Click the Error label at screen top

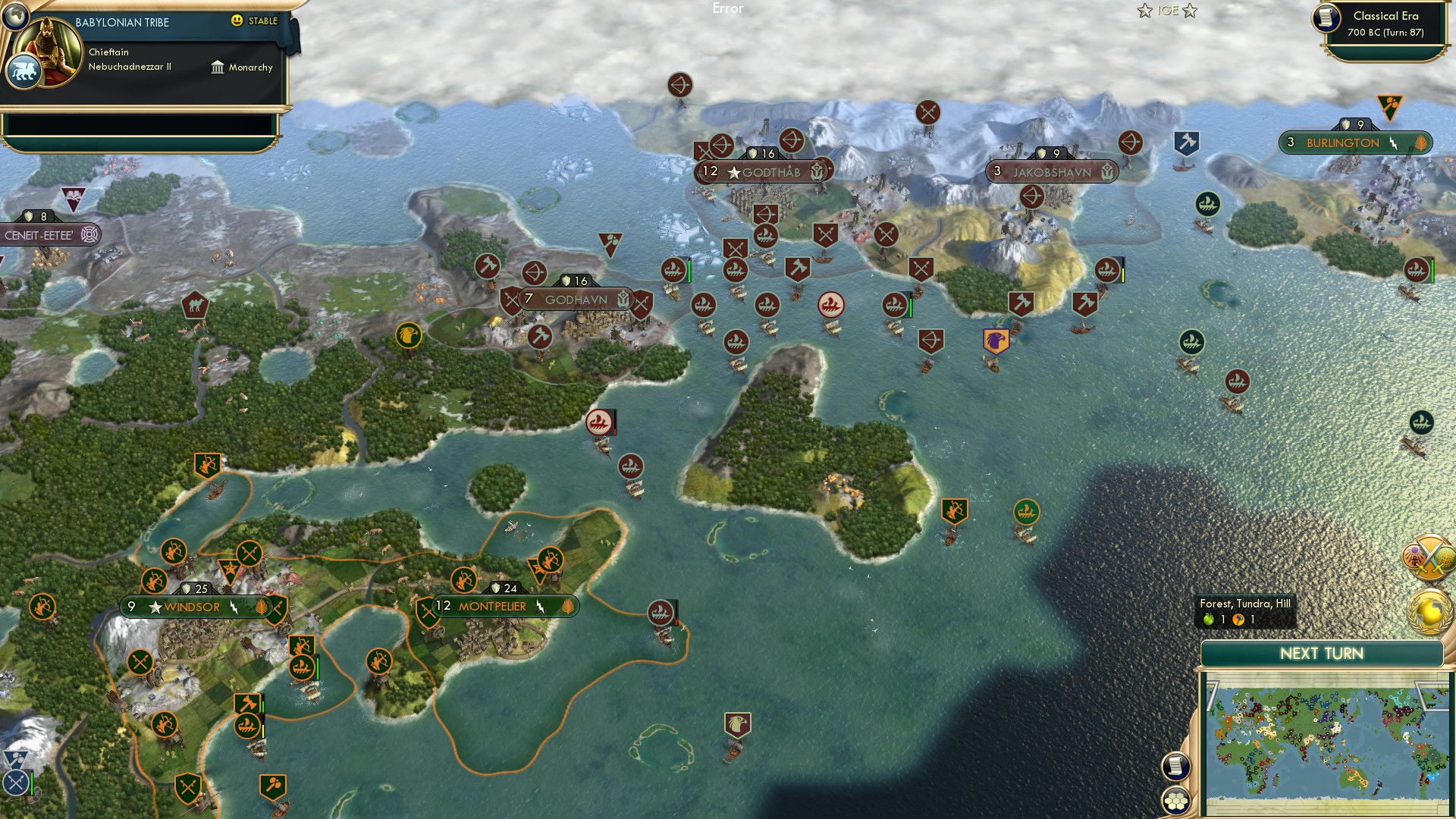[728, 9]
